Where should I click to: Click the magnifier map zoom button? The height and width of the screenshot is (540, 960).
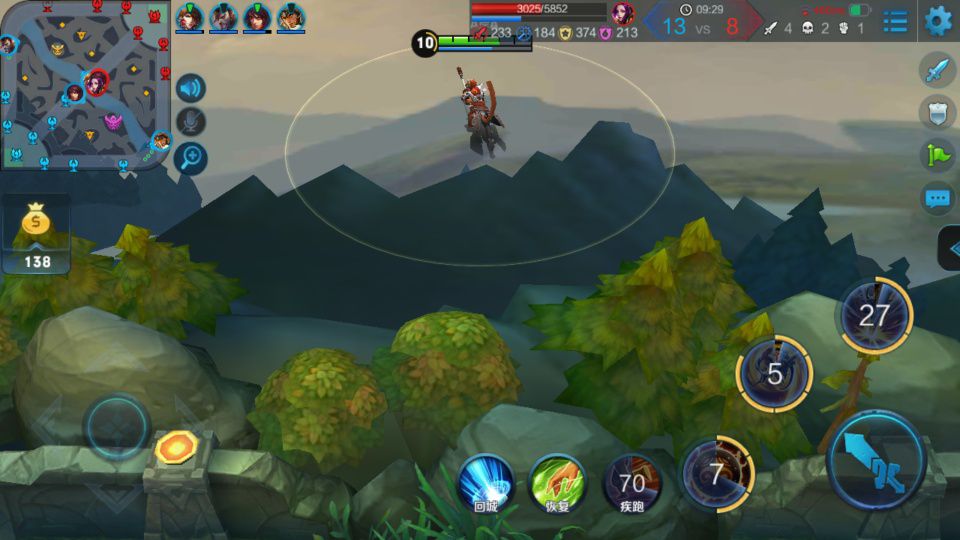pos(191,157)
